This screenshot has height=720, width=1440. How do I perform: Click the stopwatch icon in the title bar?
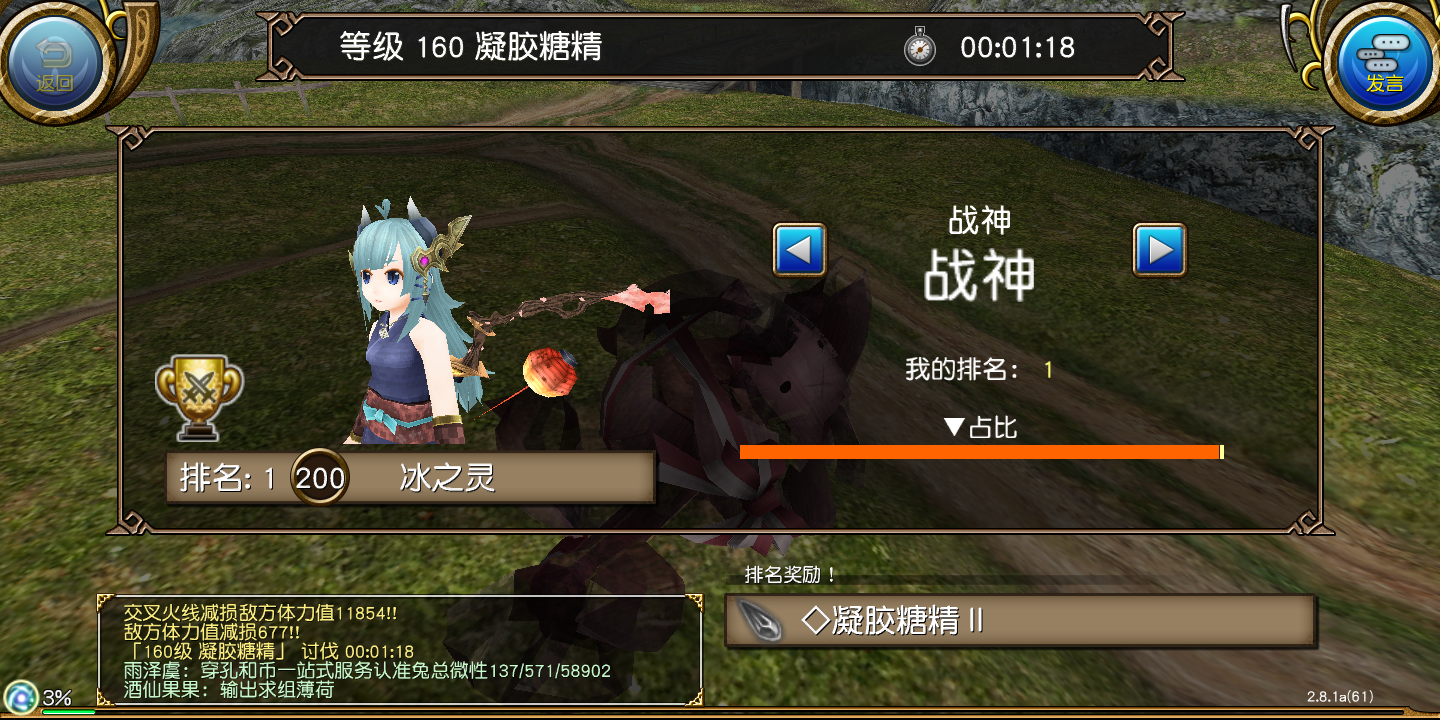(919, 47)
